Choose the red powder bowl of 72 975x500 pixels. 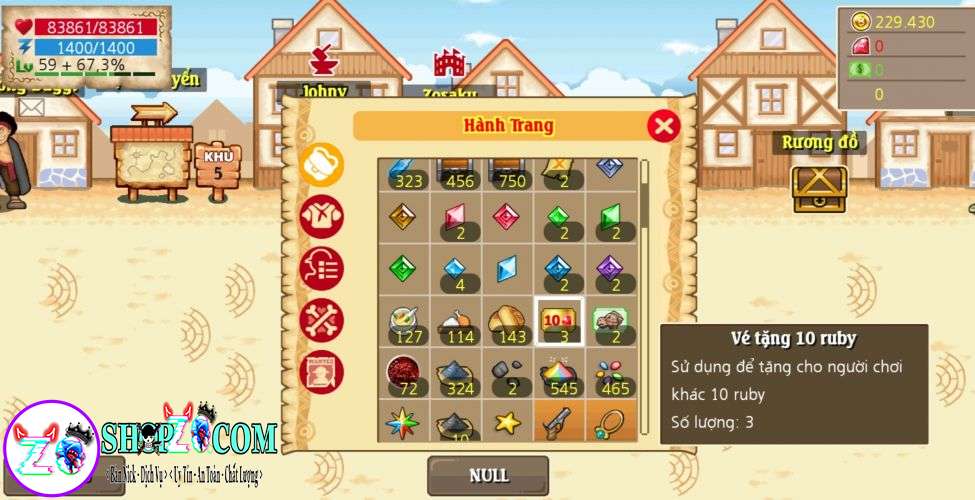[404, 373]
